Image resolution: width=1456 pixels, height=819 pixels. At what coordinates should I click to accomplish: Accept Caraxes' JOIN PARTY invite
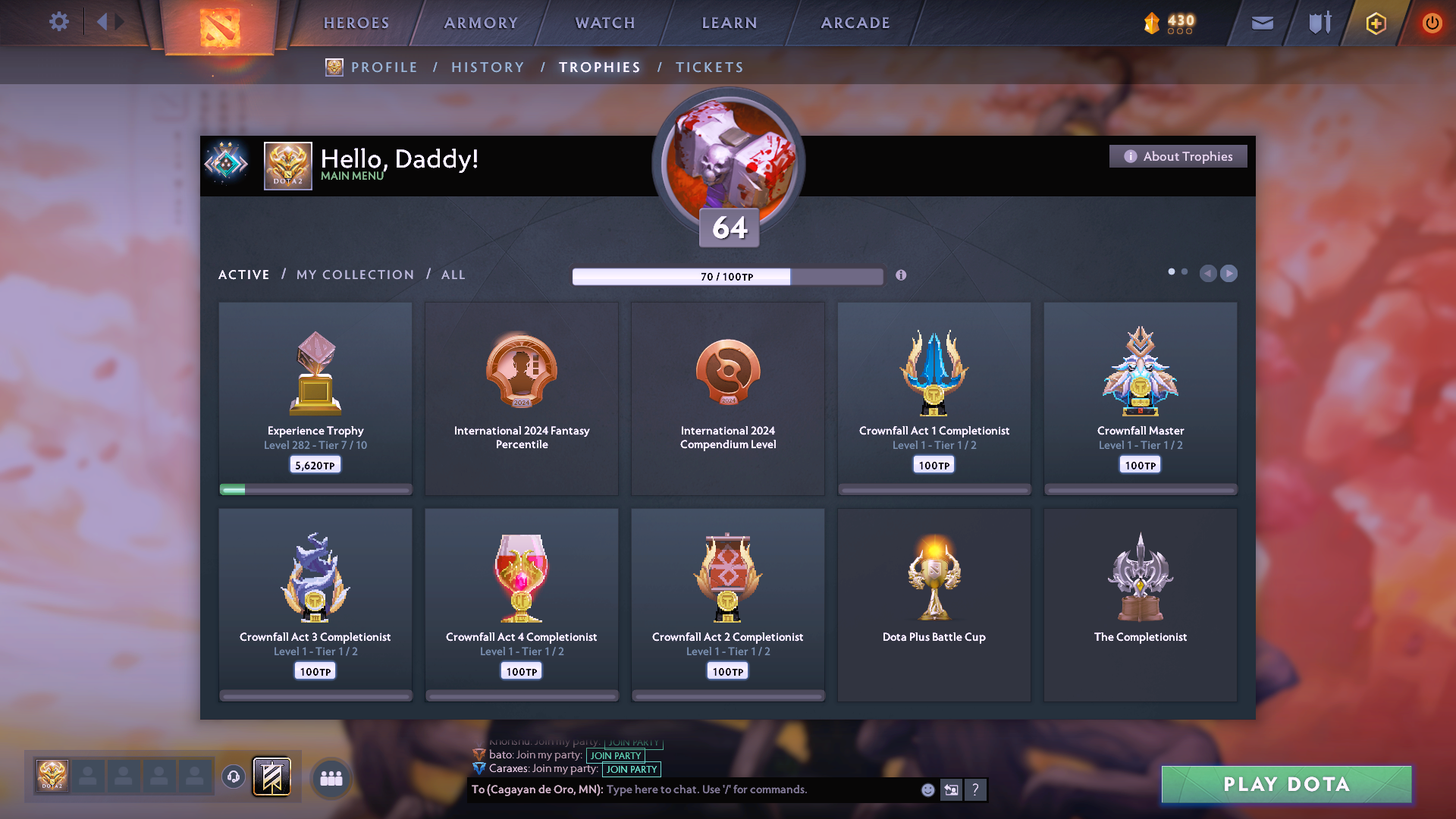click(632, 769)
